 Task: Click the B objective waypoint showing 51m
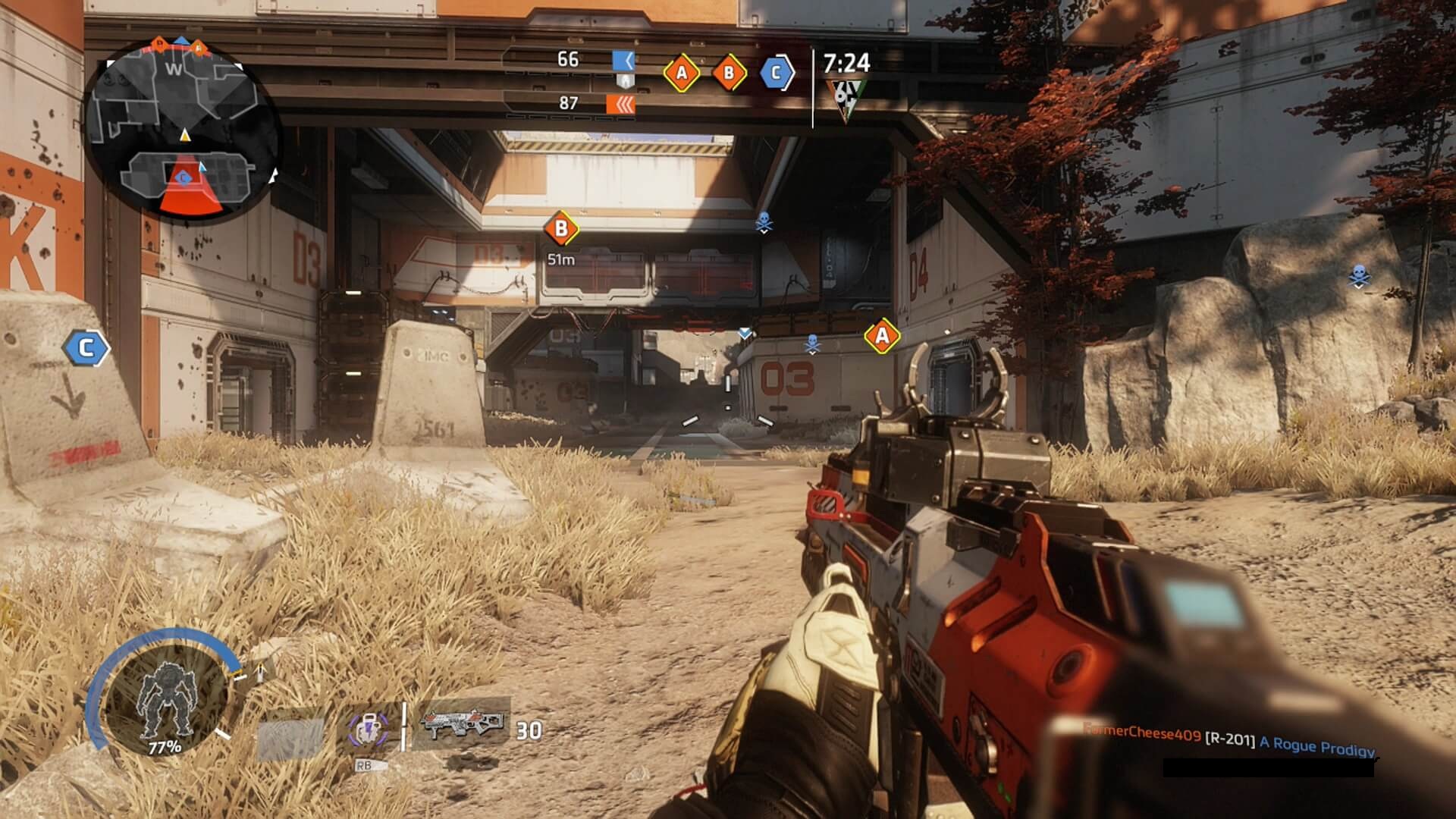click(x=561, y=228)
